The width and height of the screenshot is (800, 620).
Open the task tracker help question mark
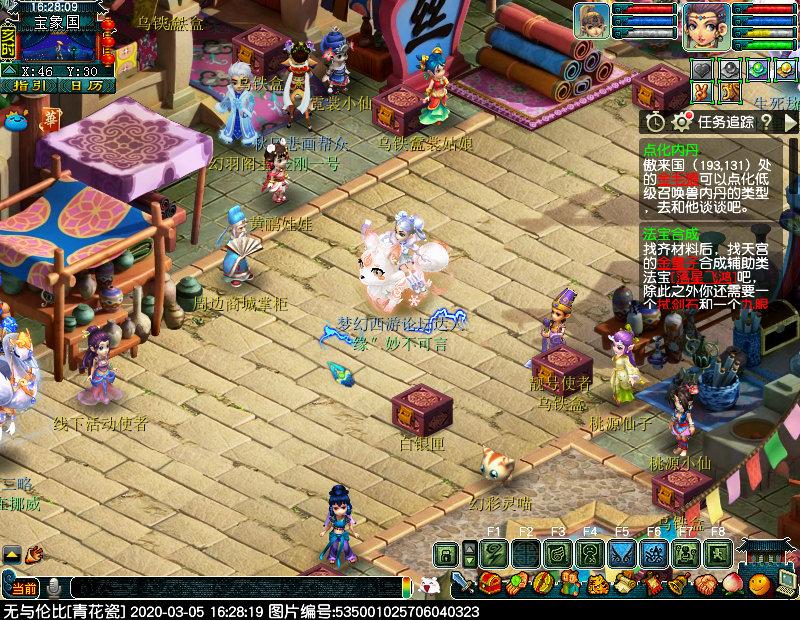click(x=767, y=122)
